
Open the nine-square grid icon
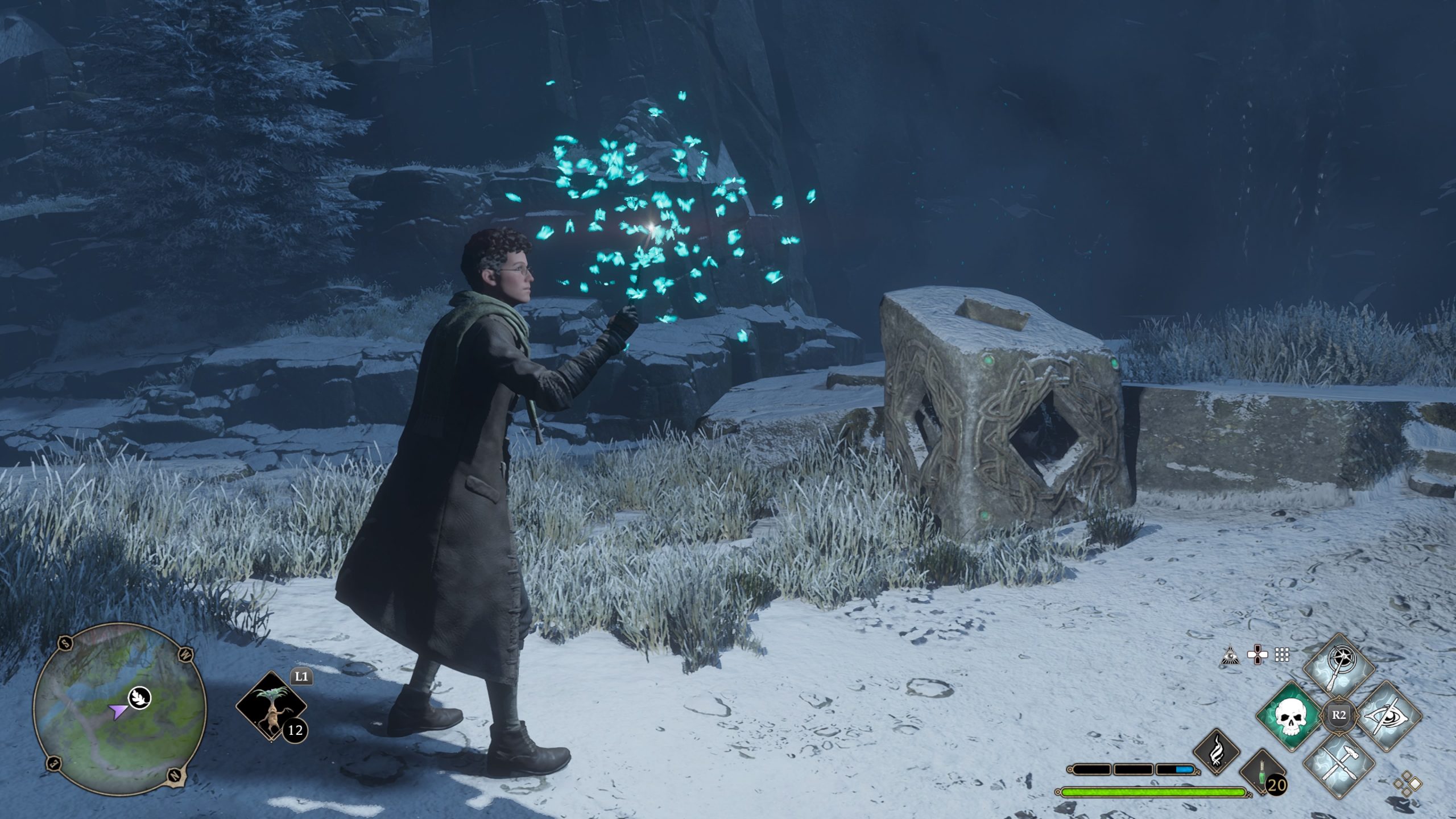point(1282,655)
